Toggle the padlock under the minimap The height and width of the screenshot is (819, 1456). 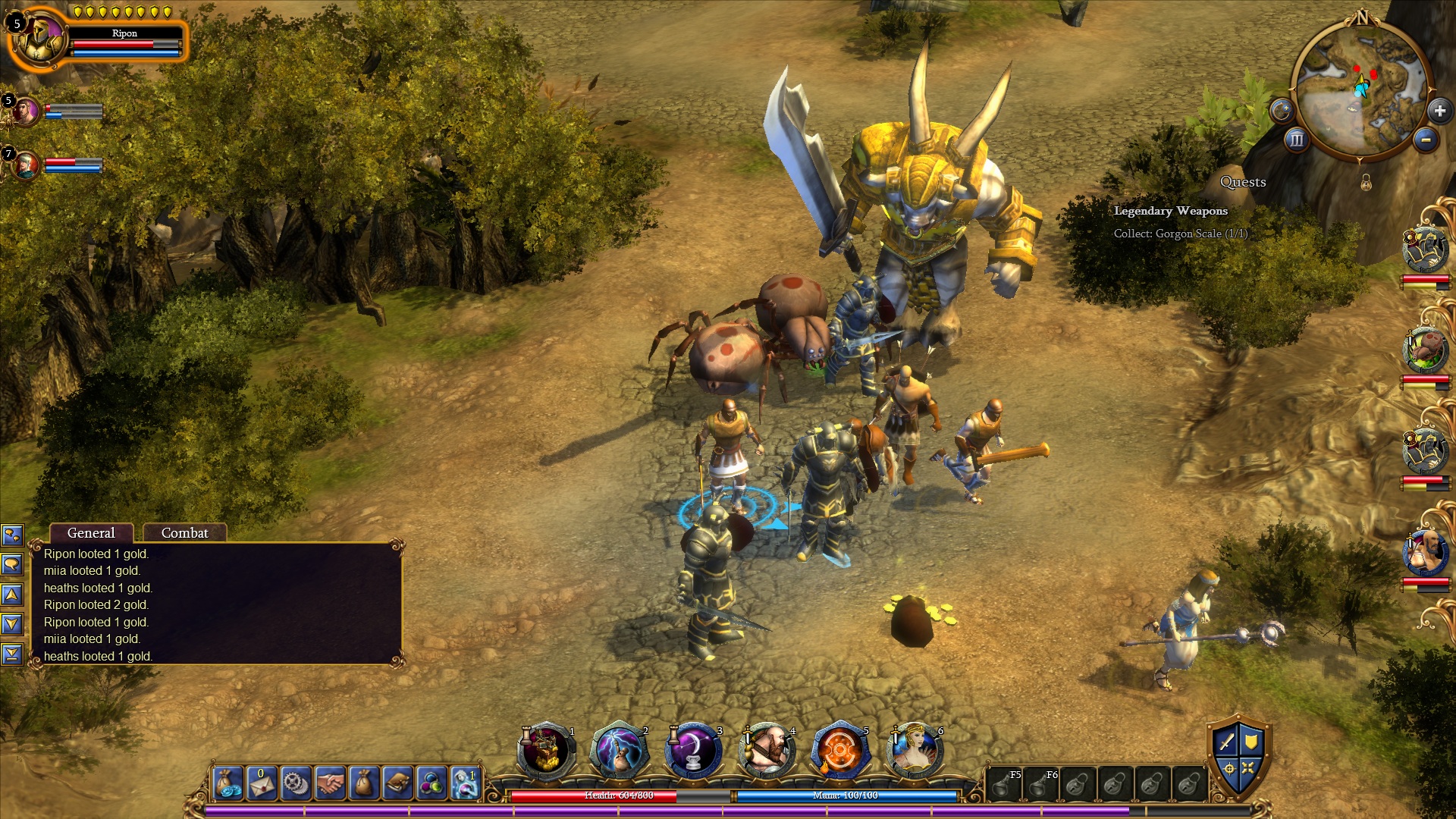(1366, 183)
